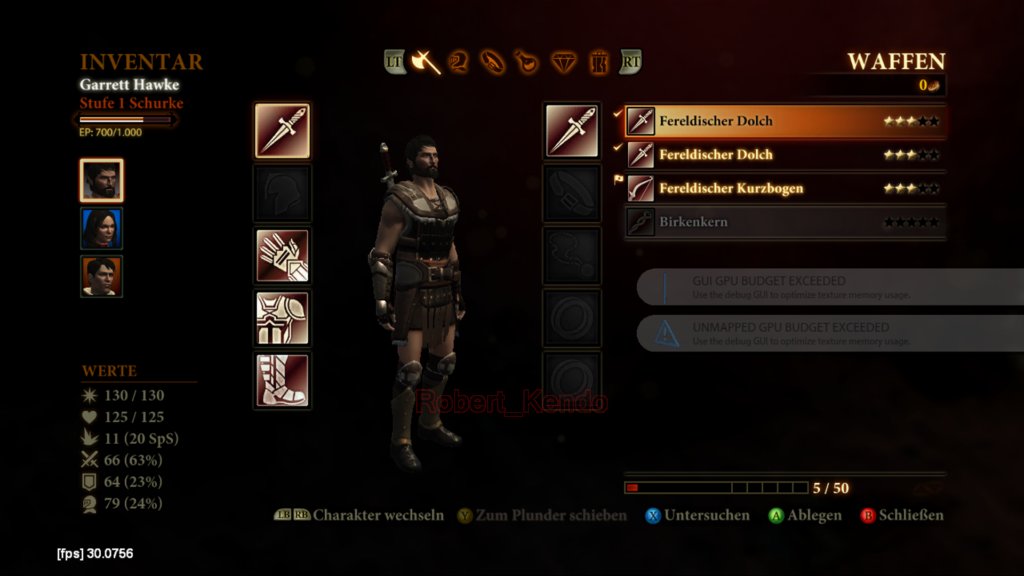Select the equipped boots slot
The image size is (1024, 576).
282,380
